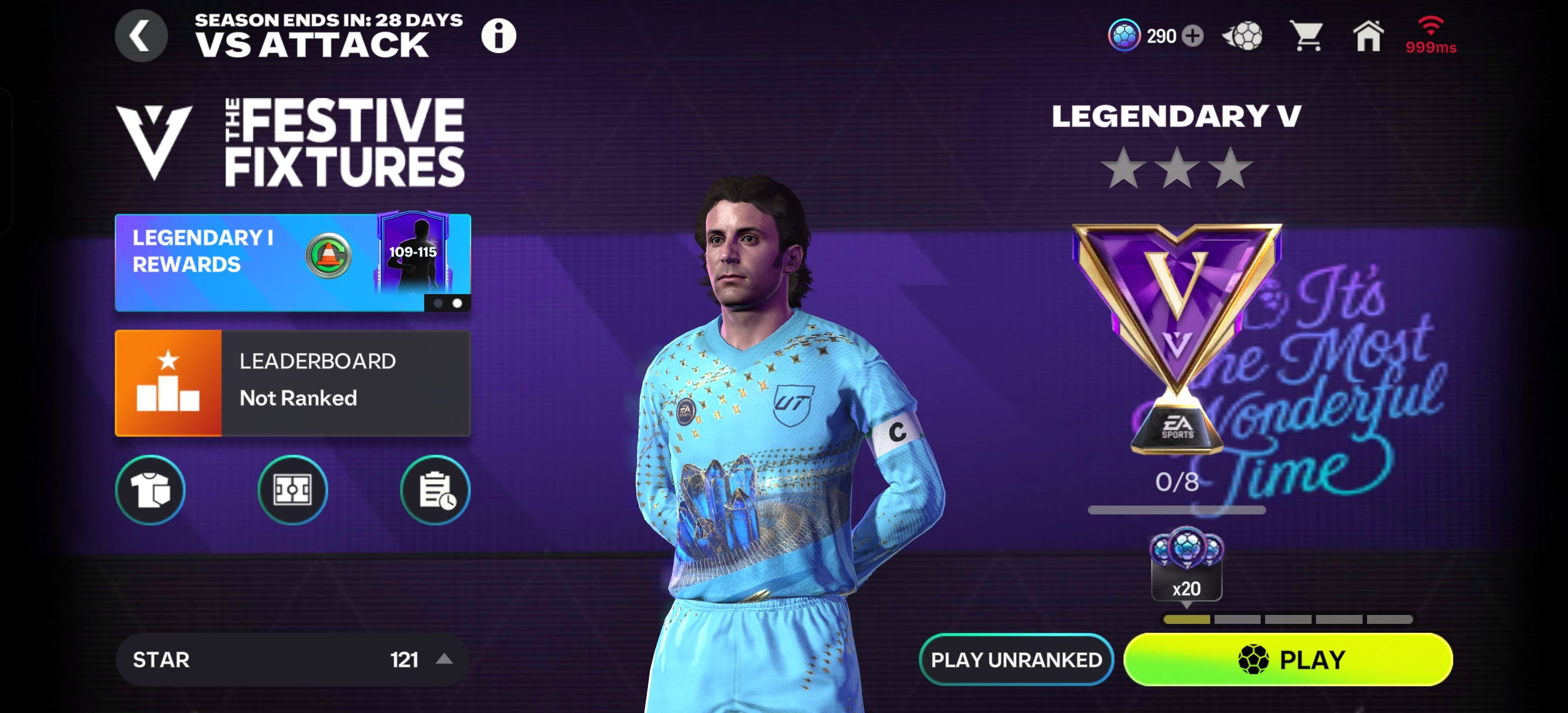Tap the x20 gems reward marker
Screen dimensions: 1568x713
coord(1186,566)
